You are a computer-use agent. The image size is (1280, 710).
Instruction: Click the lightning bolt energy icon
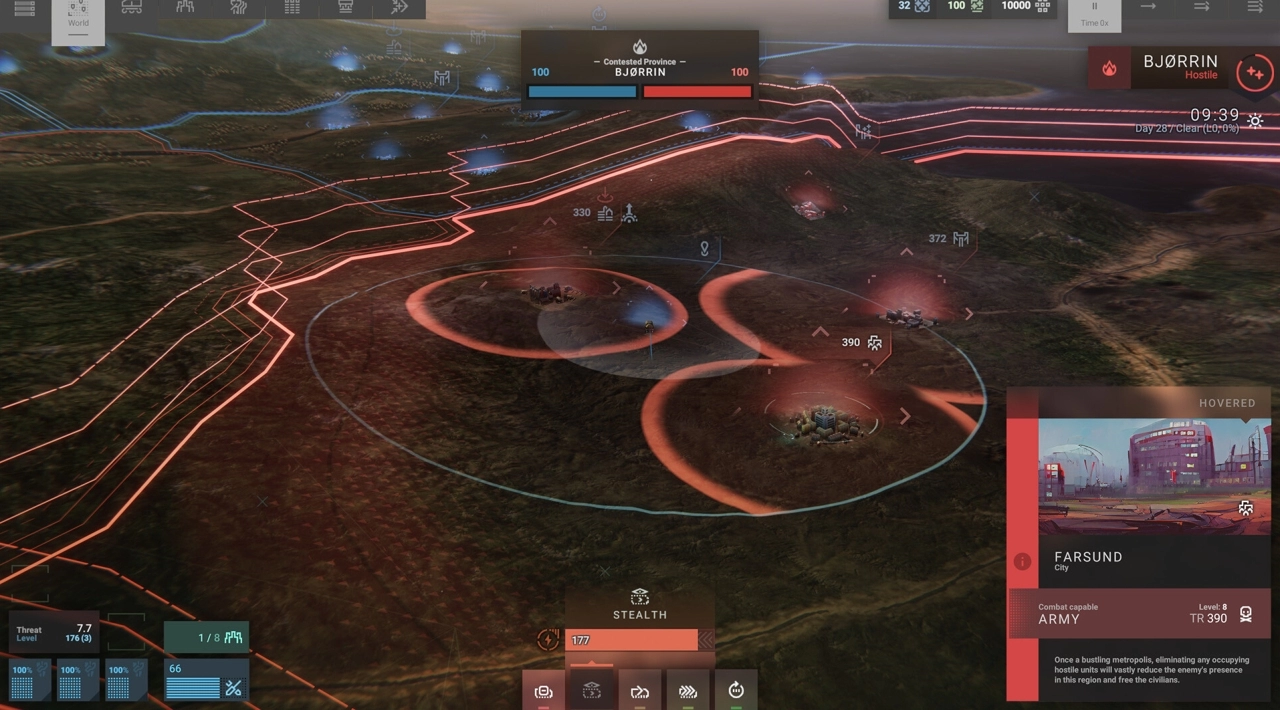[x=548, y=640]
